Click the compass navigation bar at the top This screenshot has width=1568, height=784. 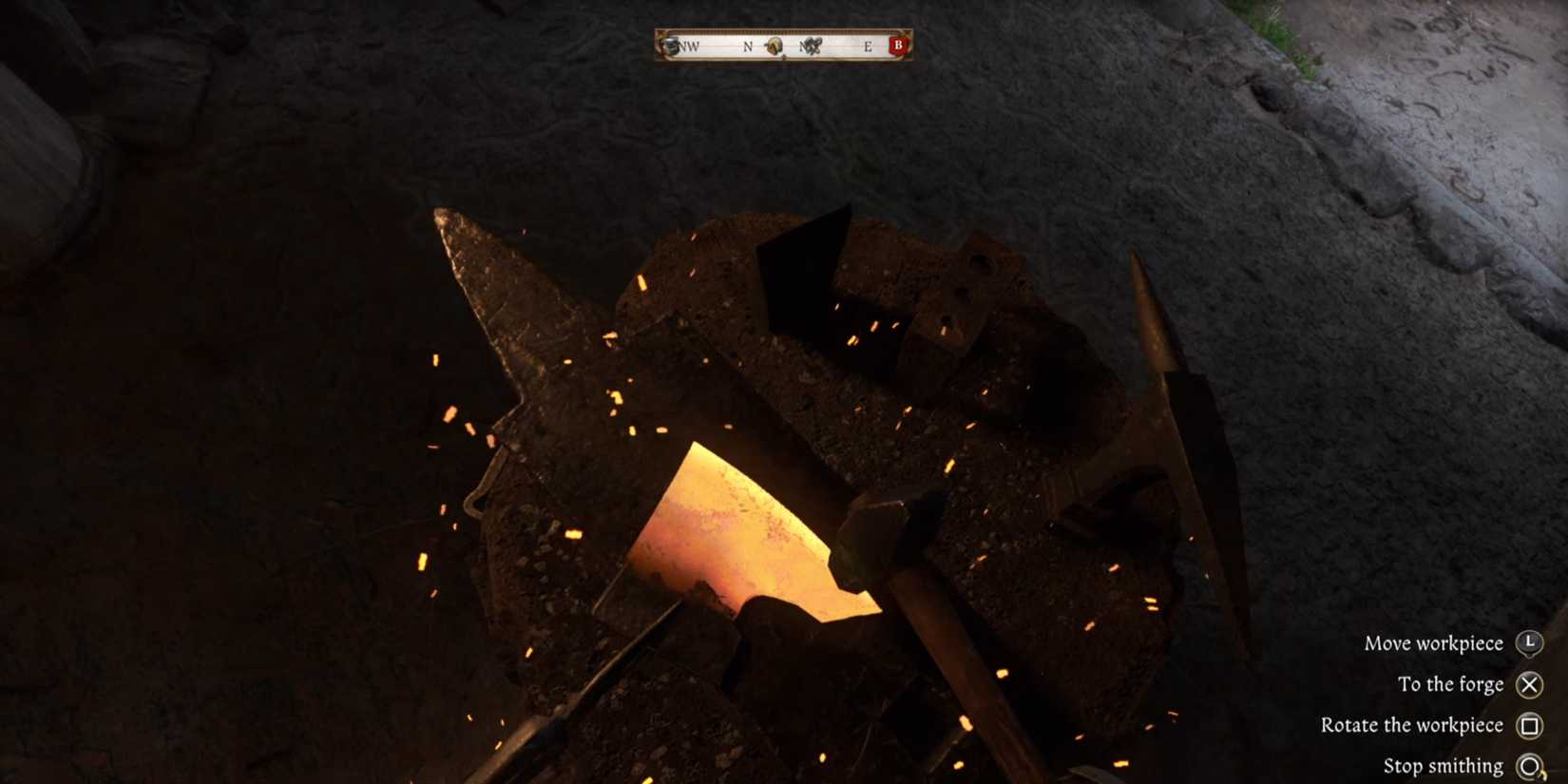point(783,45)
